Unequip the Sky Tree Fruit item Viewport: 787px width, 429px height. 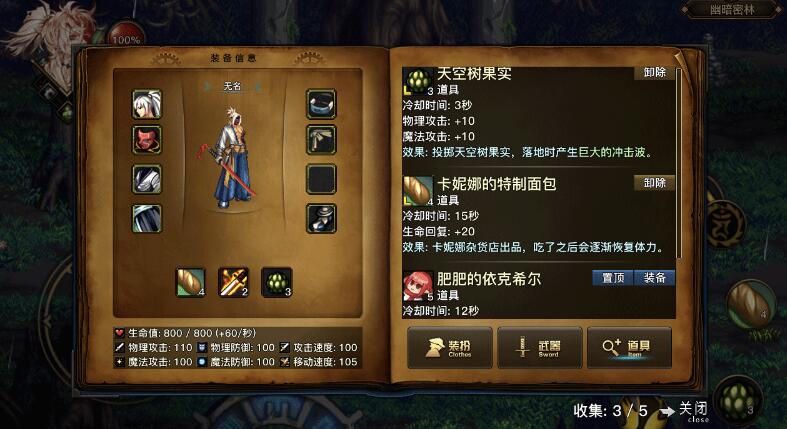point(655,73)
